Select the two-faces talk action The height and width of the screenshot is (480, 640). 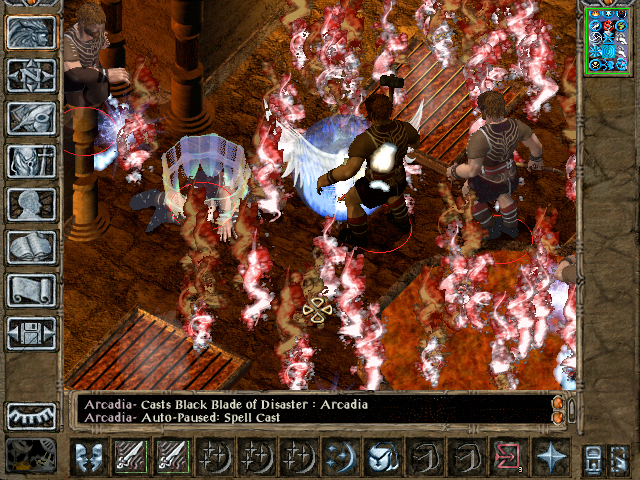tap(88, 457)
